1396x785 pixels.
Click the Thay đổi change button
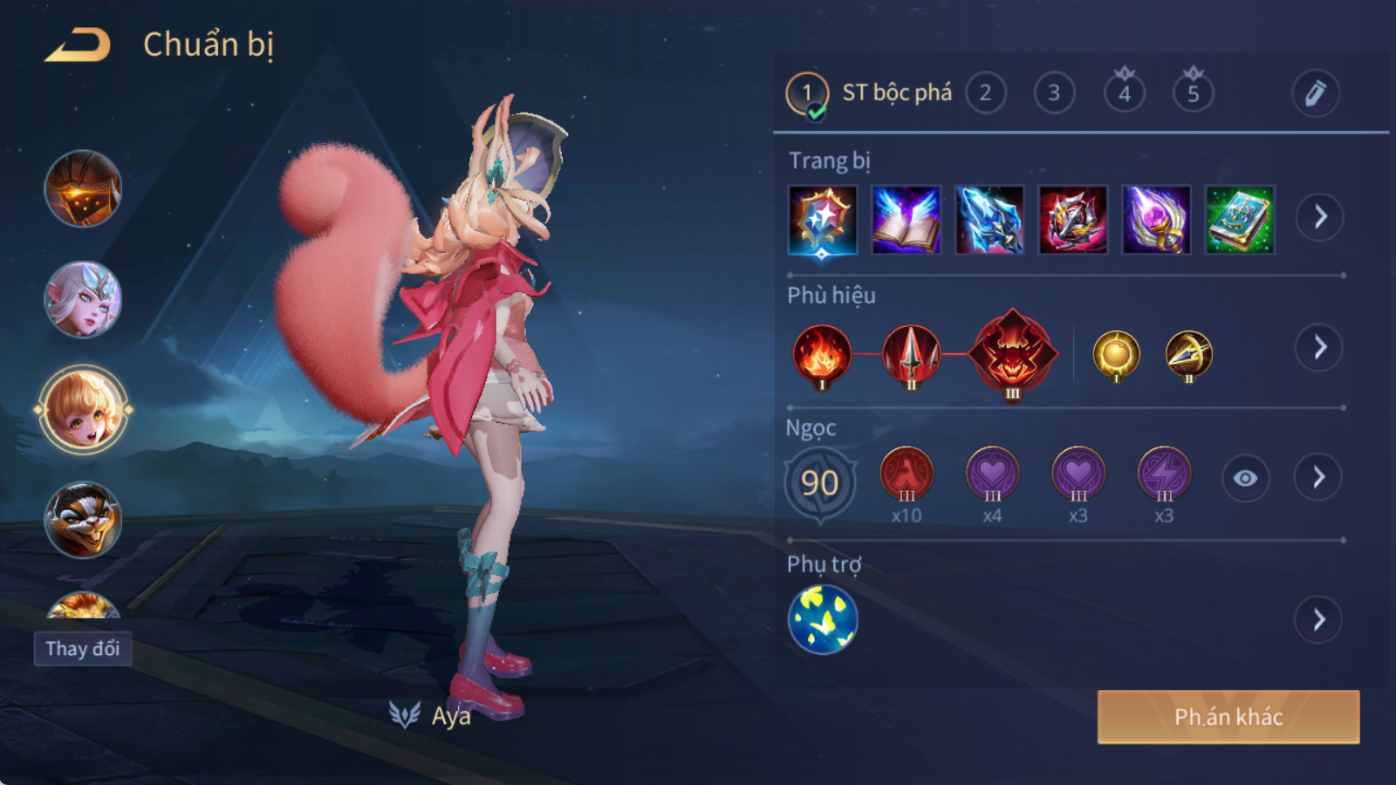coord(83,648)
